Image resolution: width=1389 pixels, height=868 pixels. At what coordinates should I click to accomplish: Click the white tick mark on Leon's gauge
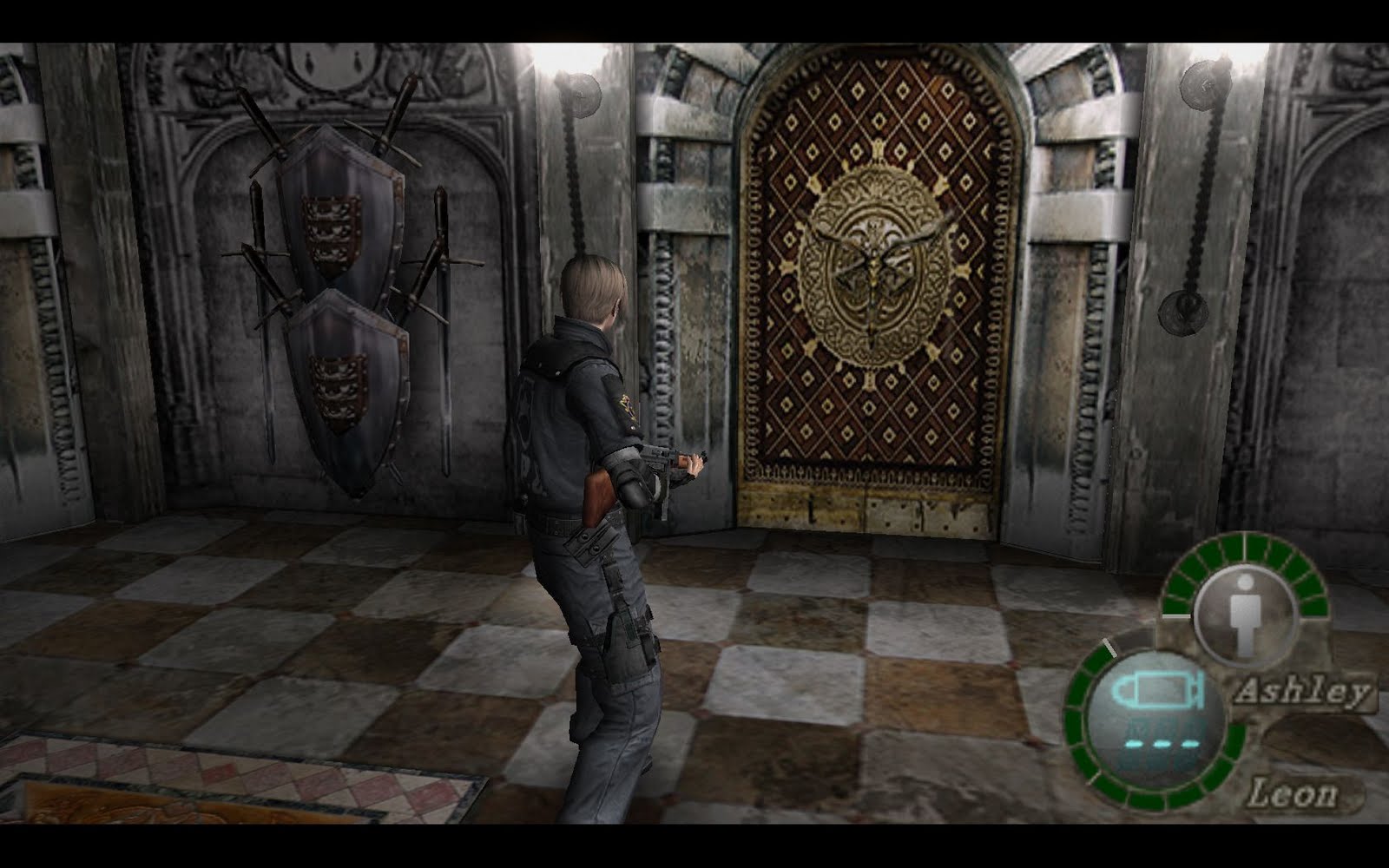pos(1109,647)
